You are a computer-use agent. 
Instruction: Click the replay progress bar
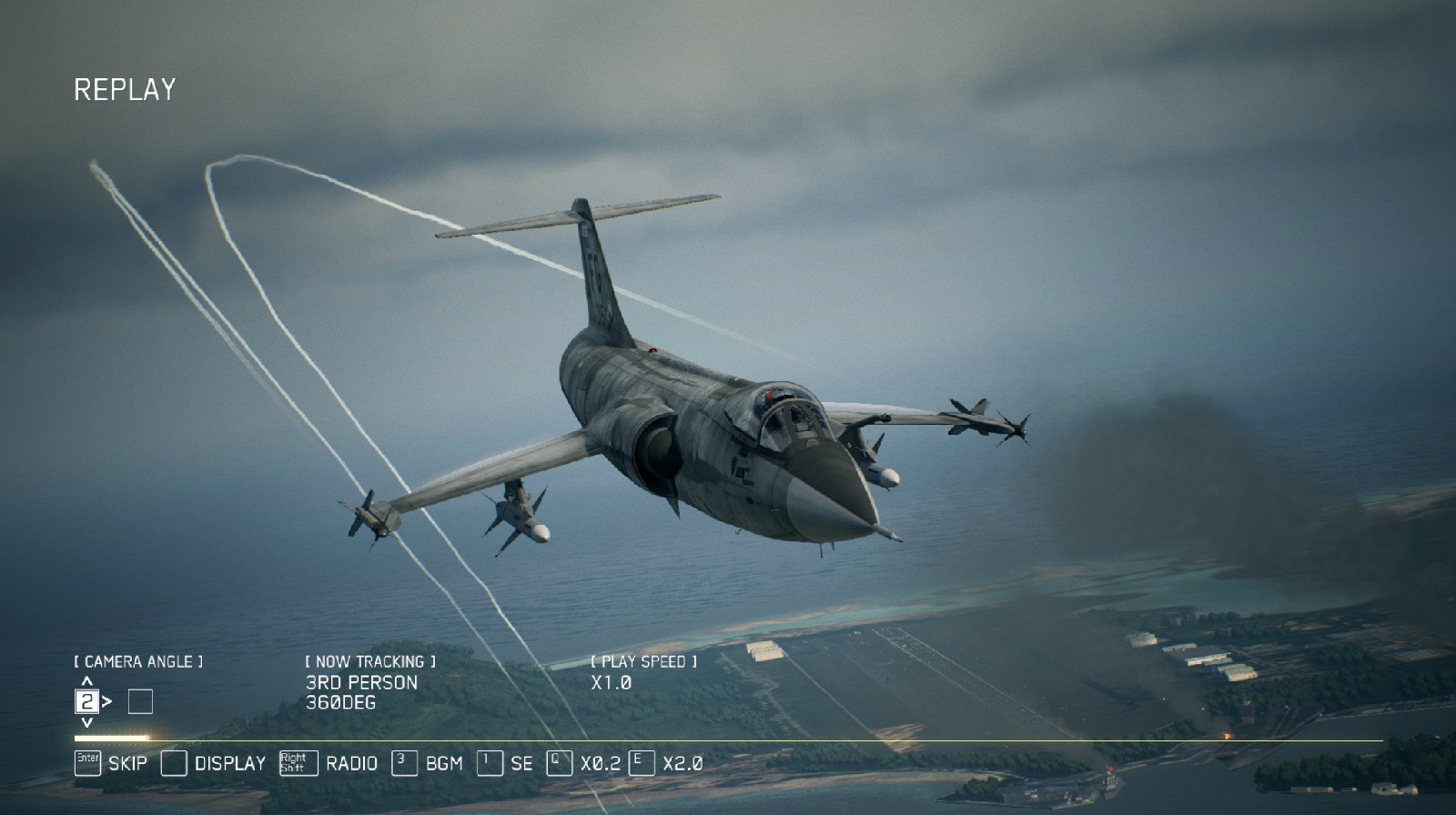728,740
